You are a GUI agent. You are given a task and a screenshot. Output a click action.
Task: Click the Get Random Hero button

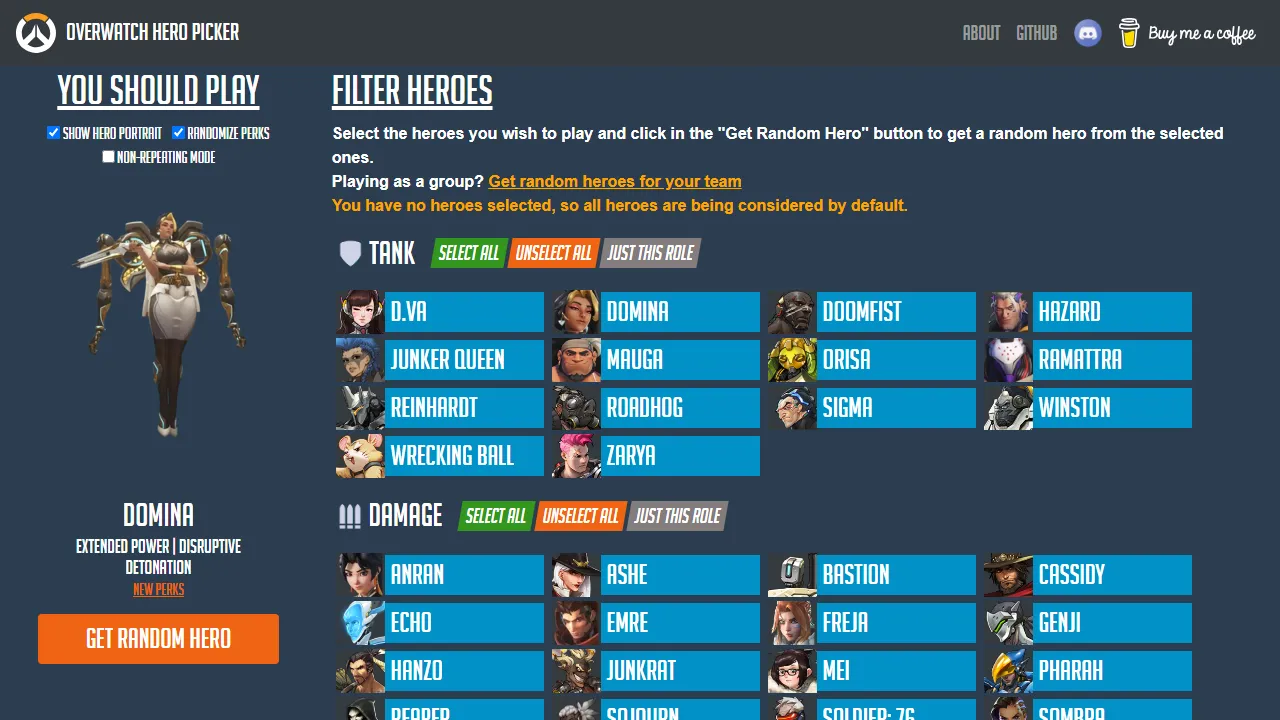[158, 638]
